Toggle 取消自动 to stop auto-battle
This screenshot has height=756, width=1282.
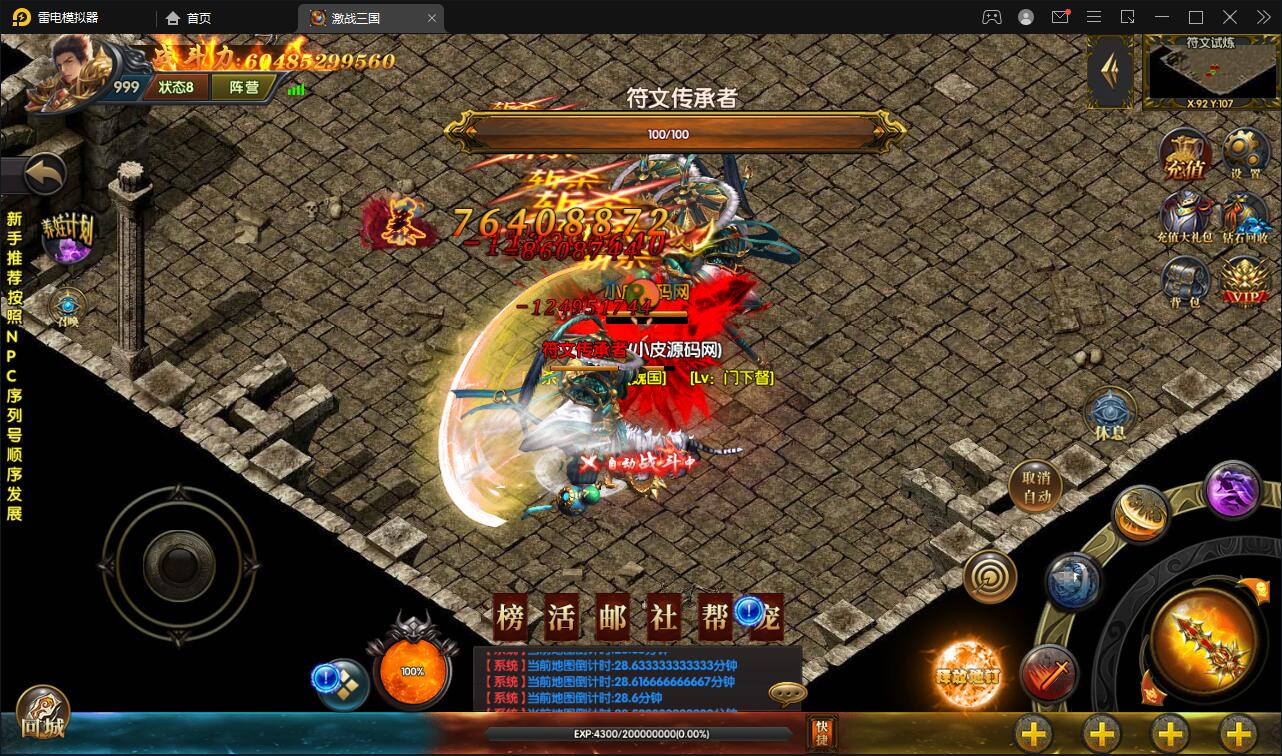pyautogui.click(x=1035, y=487)
